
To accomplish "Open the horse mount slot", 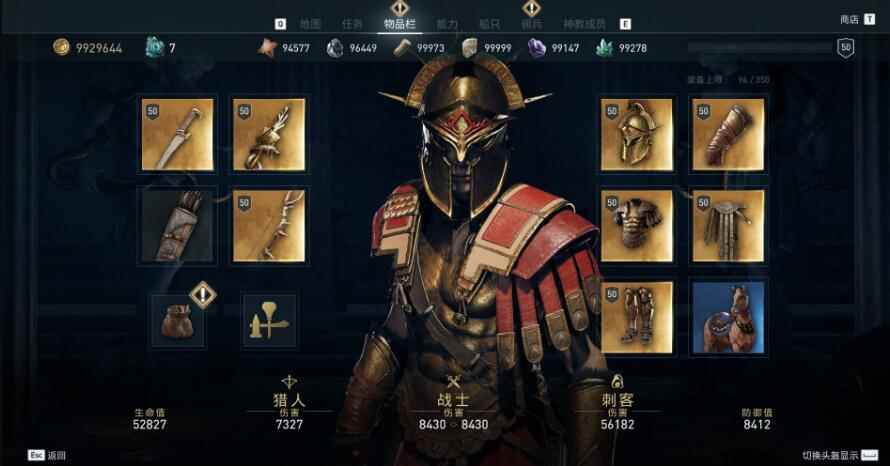I will [x=728, y=316].
